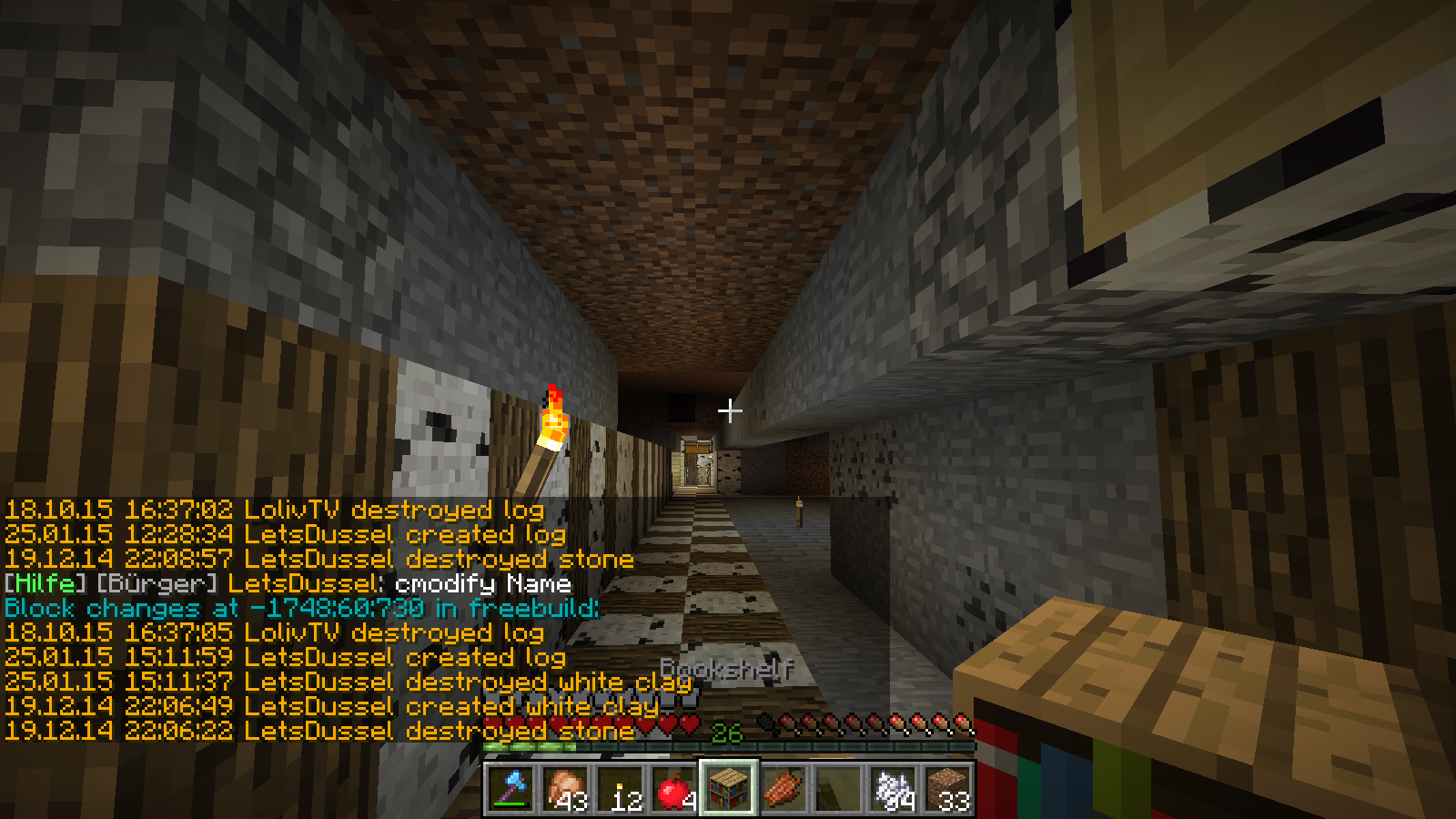
Task: Choose the torch slot in the hotbar
Action: tap(621, 788)
